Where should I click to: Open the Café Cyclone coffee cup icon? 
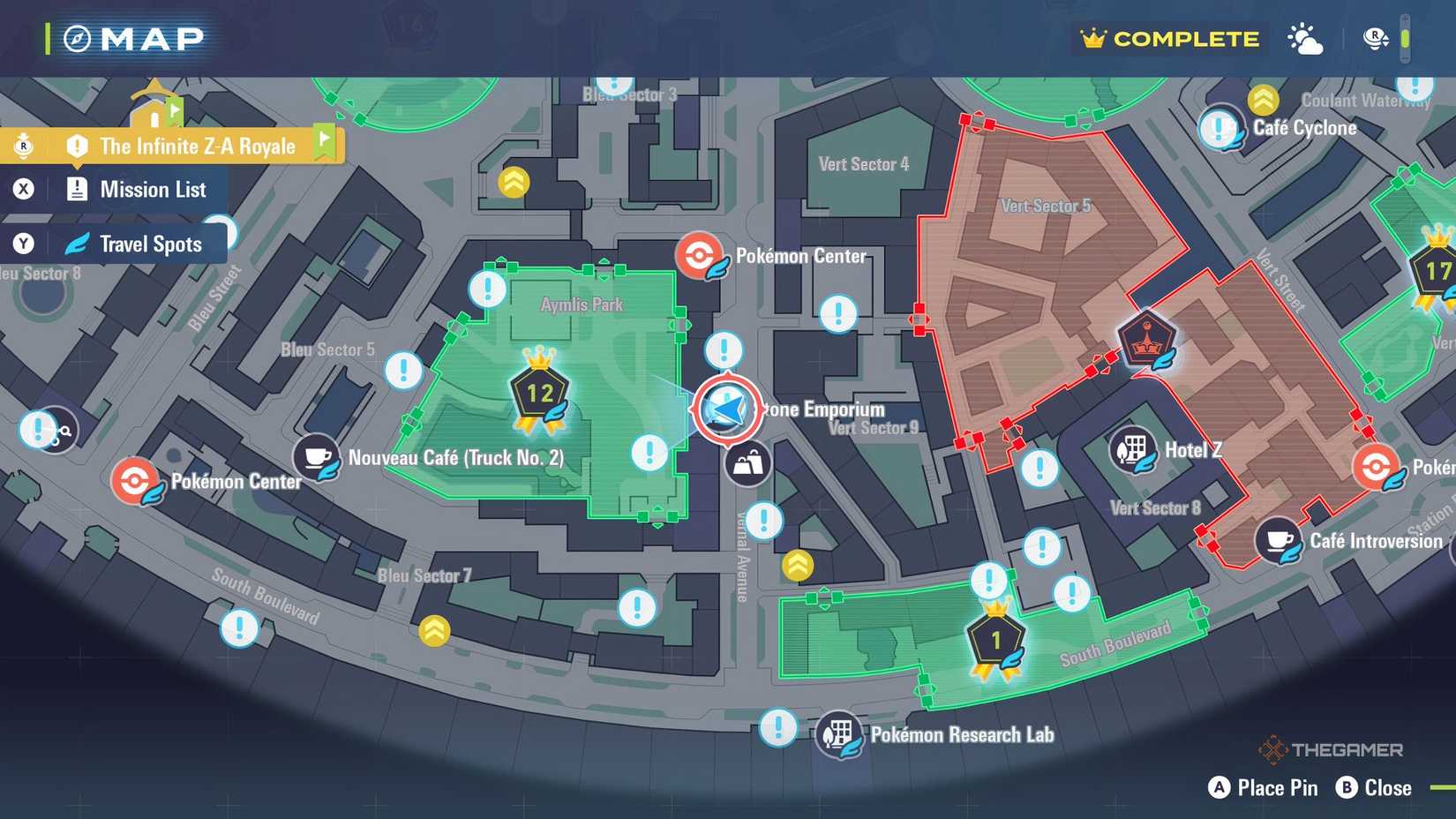point(1222,128)
